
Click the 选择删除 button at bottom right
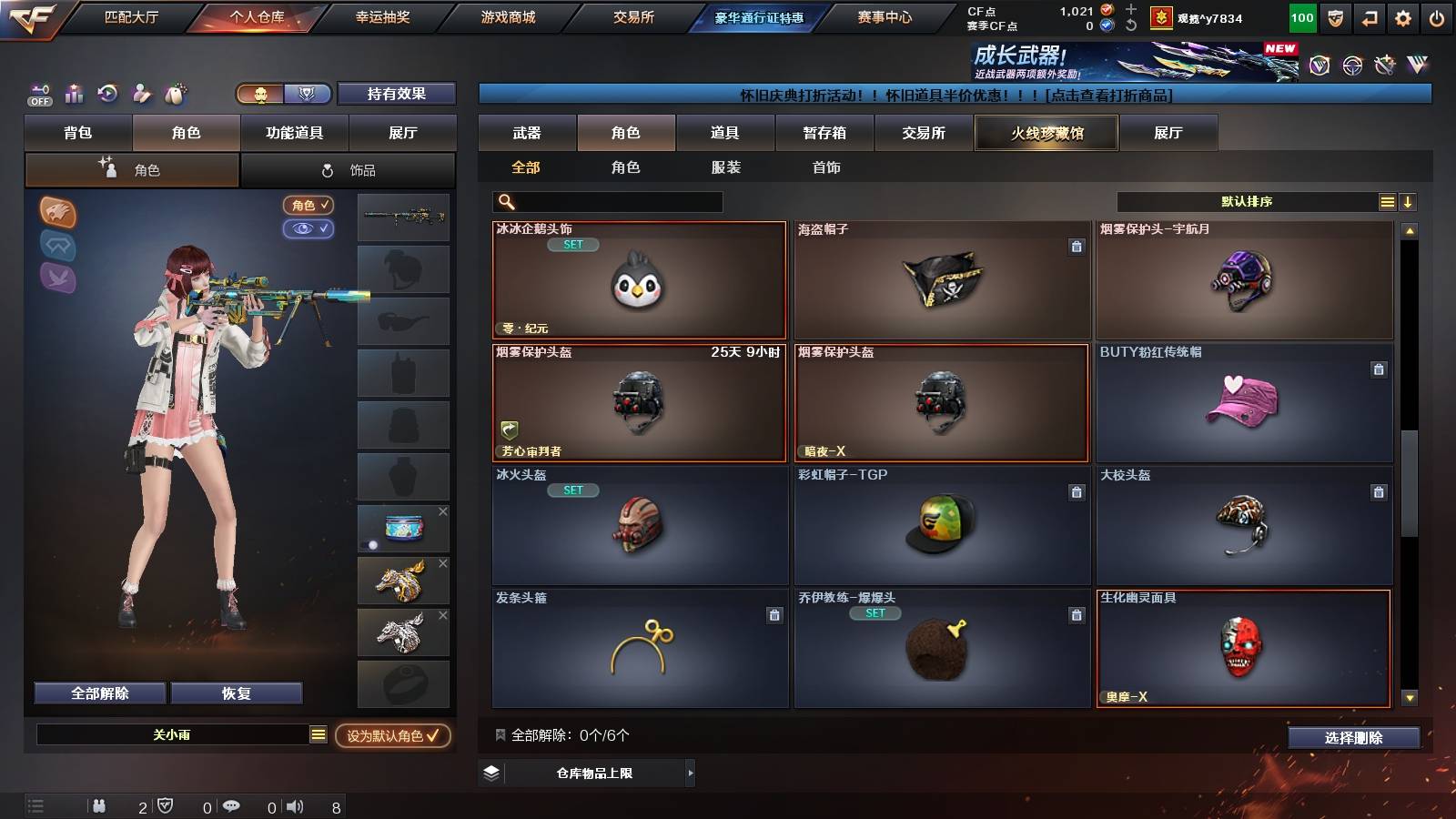pos(1354,738)
